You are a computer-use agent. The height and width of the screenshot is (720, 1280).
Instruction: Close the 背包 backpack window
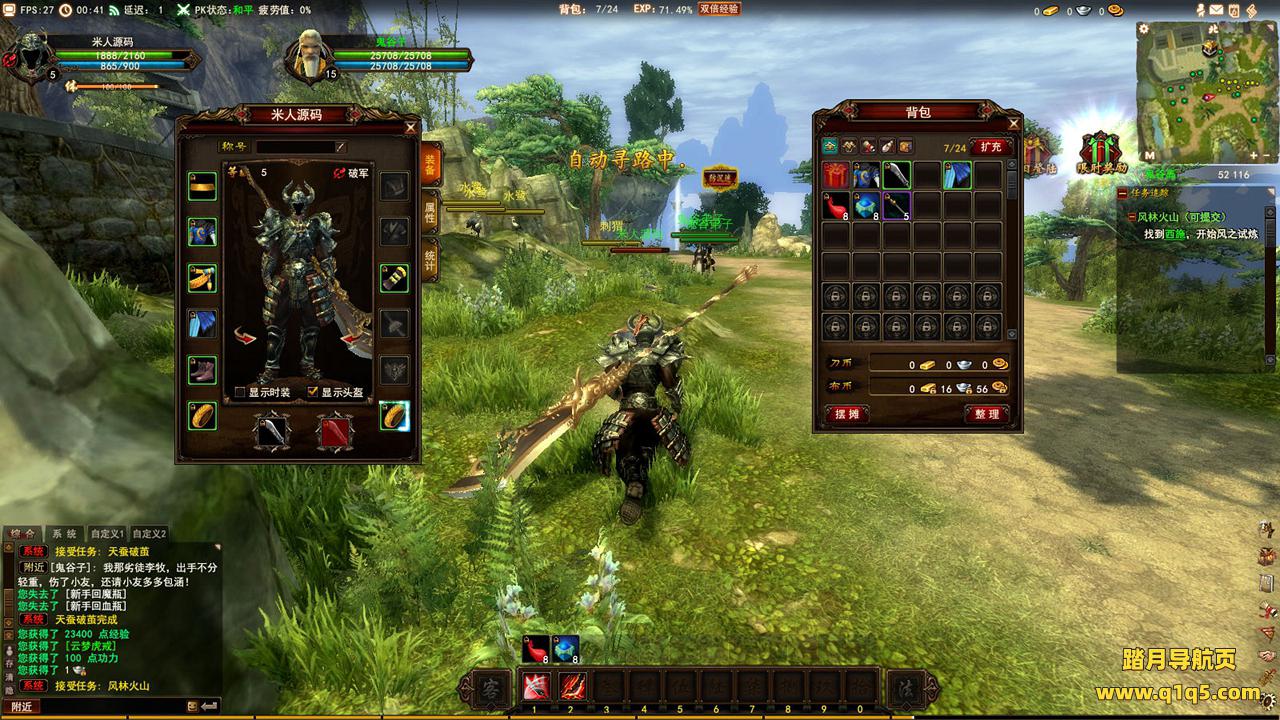click(1013, 124)
